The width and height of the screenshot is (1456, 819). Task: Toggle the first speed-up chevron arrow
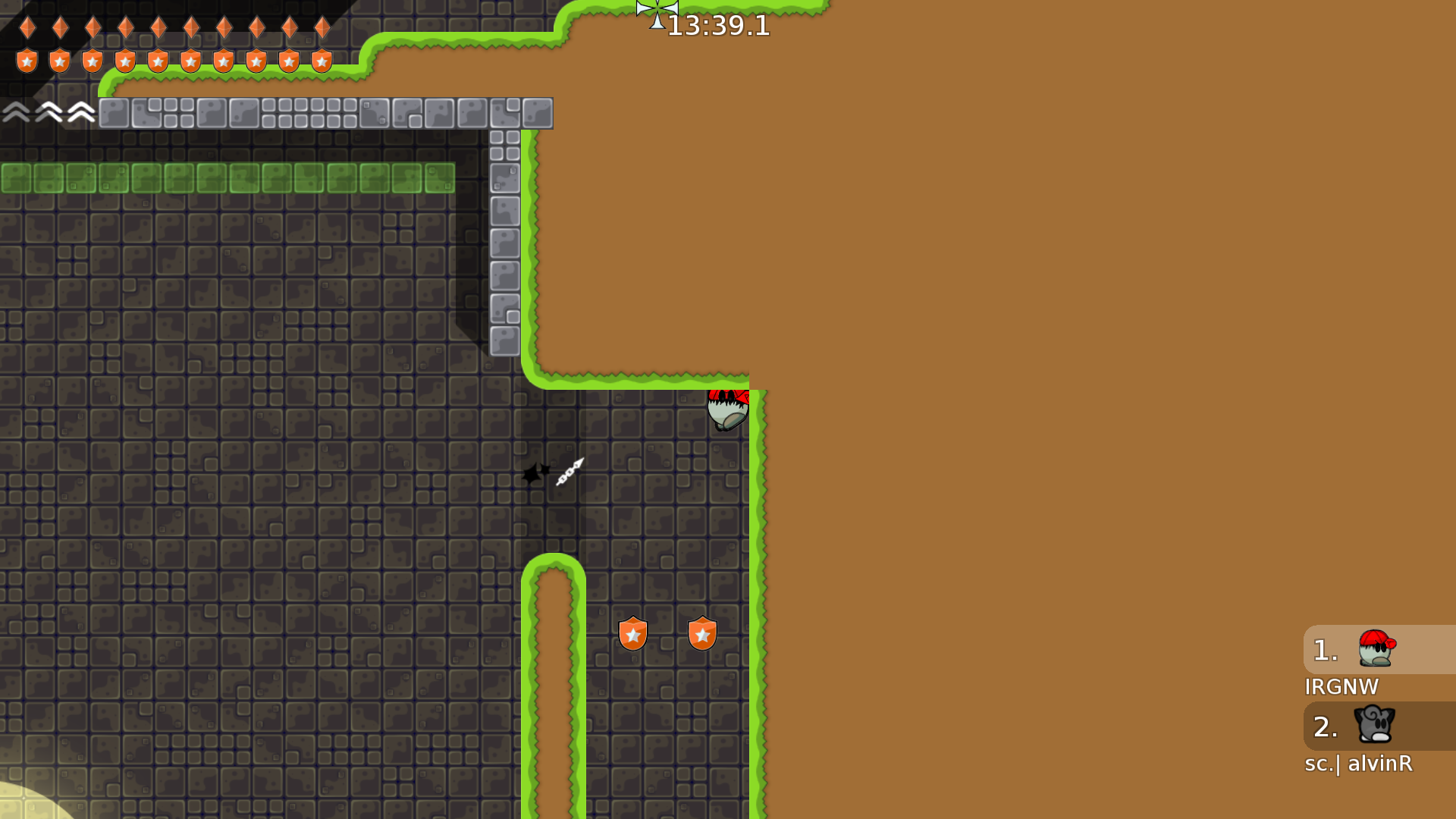15,112
